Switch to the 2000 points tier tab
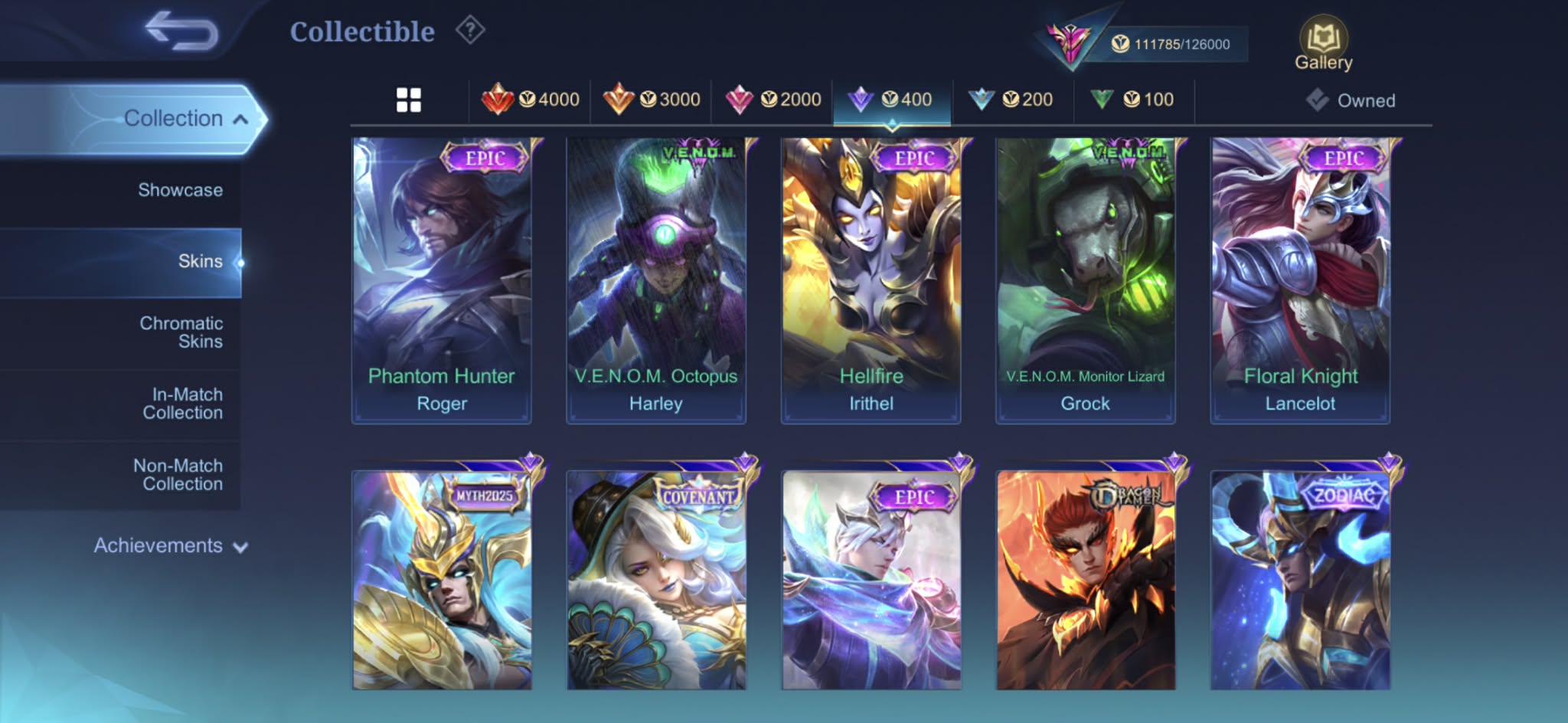 [773, 100]
